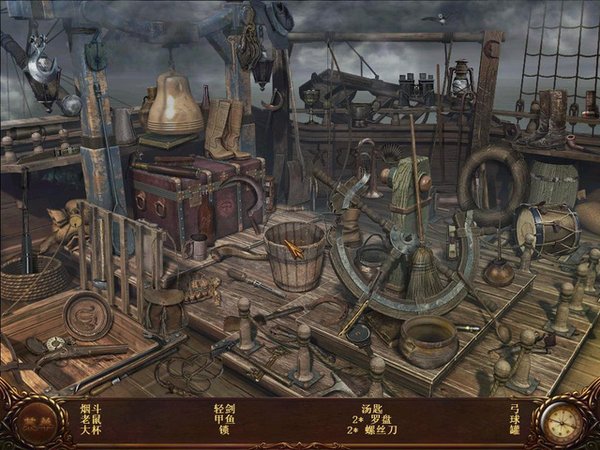Open the menu button at bottom left
Image resolution: width=600 pixels, height=450 pixels.
(33, 422)
